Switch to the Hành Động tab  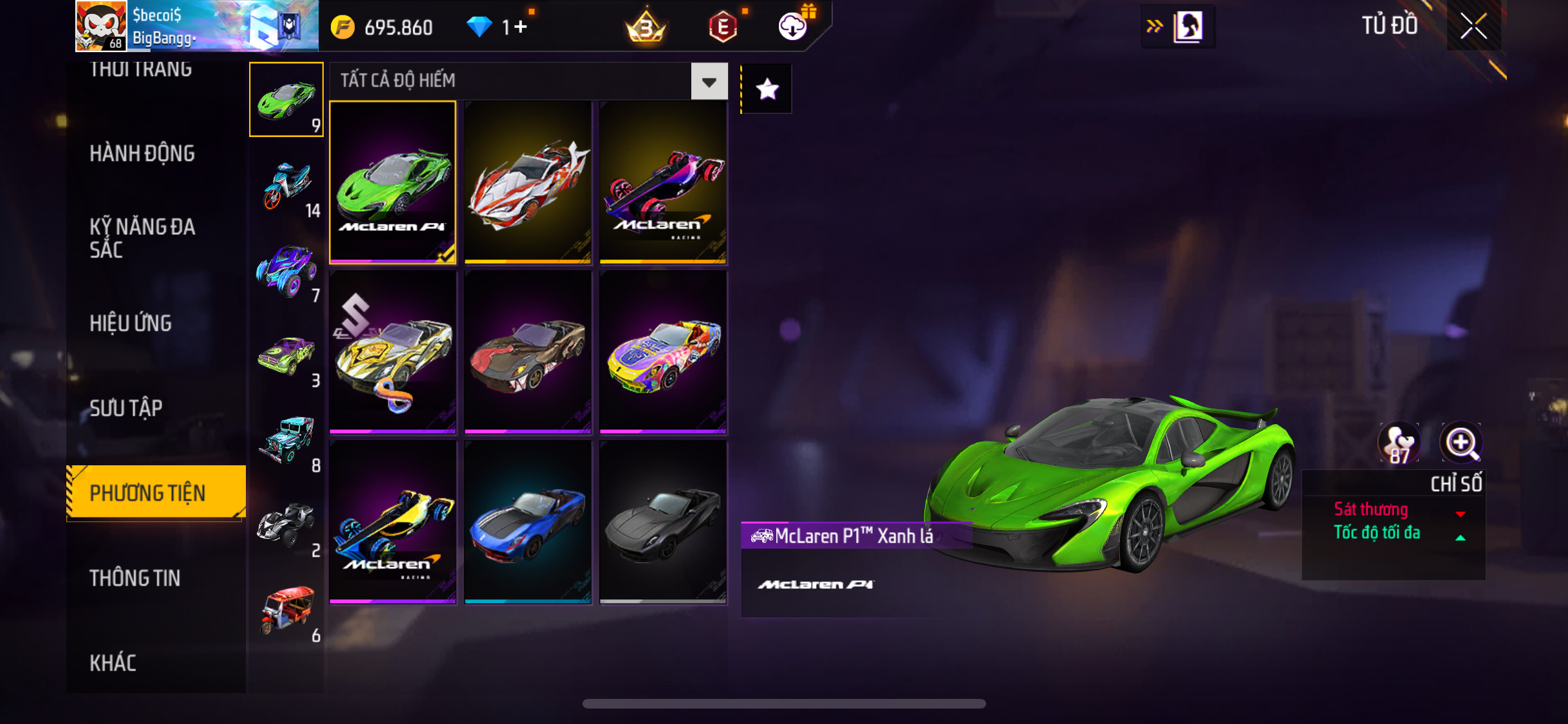(x=142, y=154)
